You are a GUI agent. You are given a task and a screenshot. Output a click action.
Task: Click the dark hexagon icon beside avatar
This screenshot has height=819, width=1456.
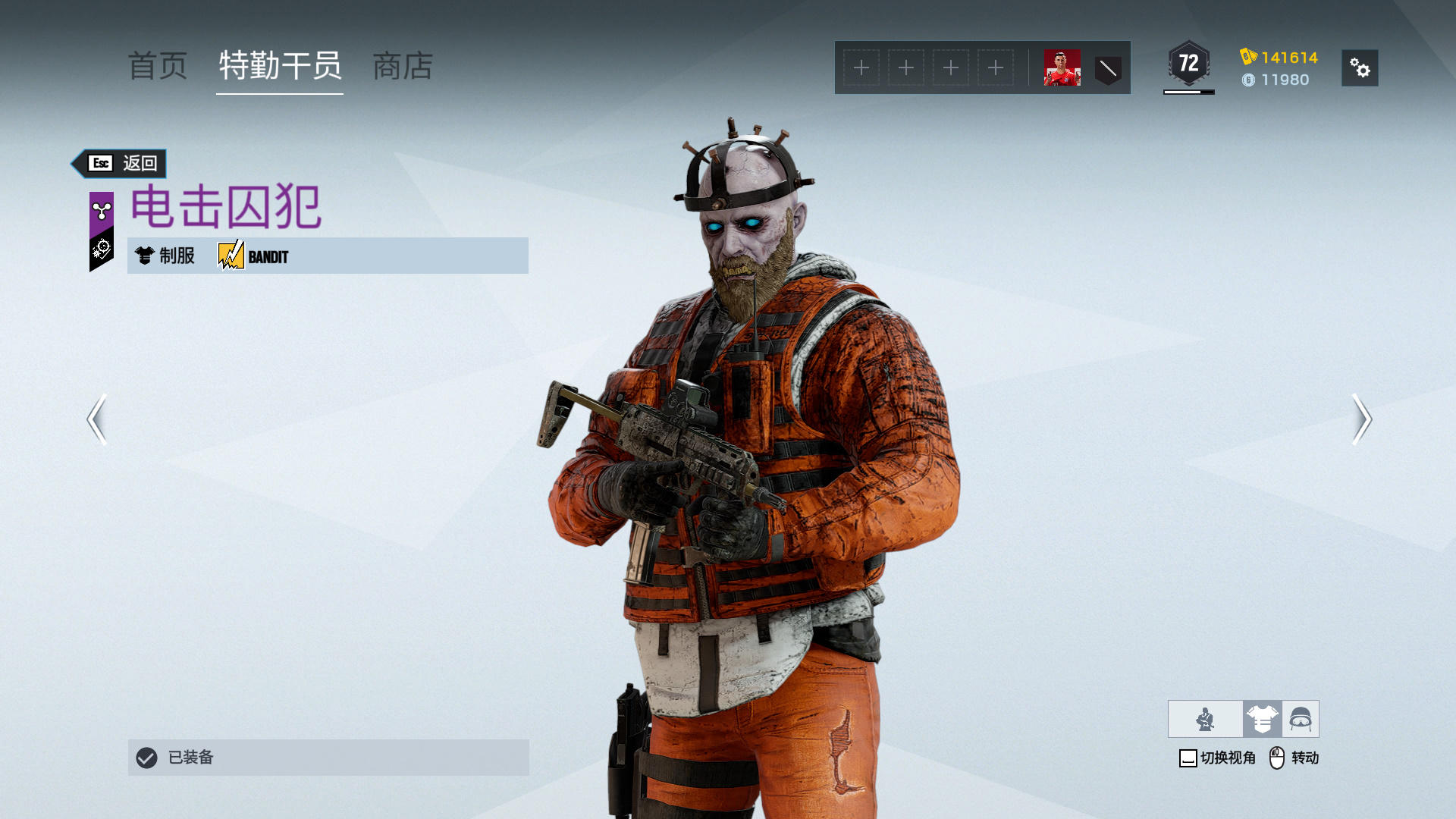[1108, 69]
